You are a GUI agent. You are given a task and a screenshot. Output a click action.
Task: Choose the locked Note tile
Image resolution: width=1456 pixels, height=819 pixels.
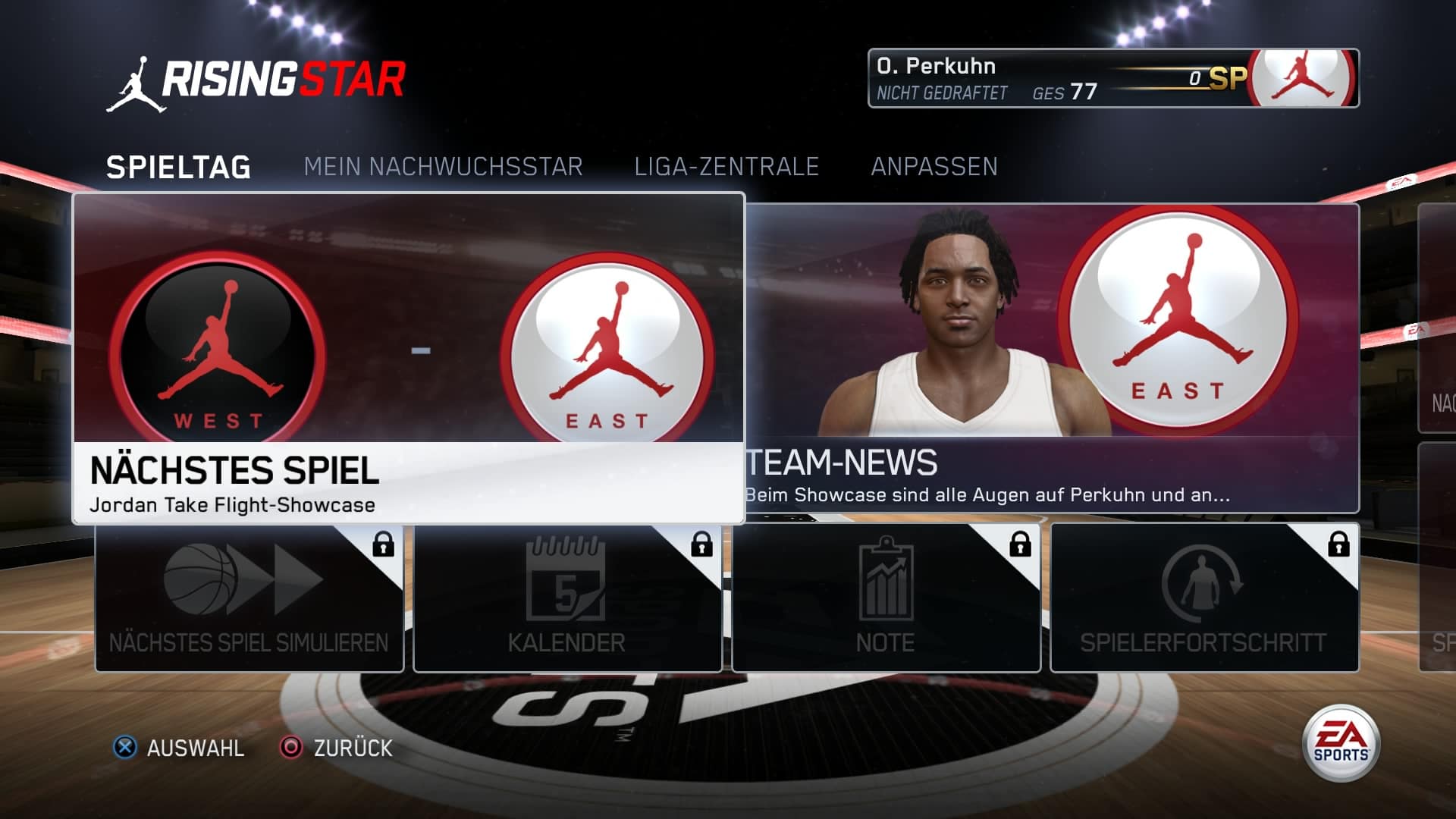(x=886, y=598)
